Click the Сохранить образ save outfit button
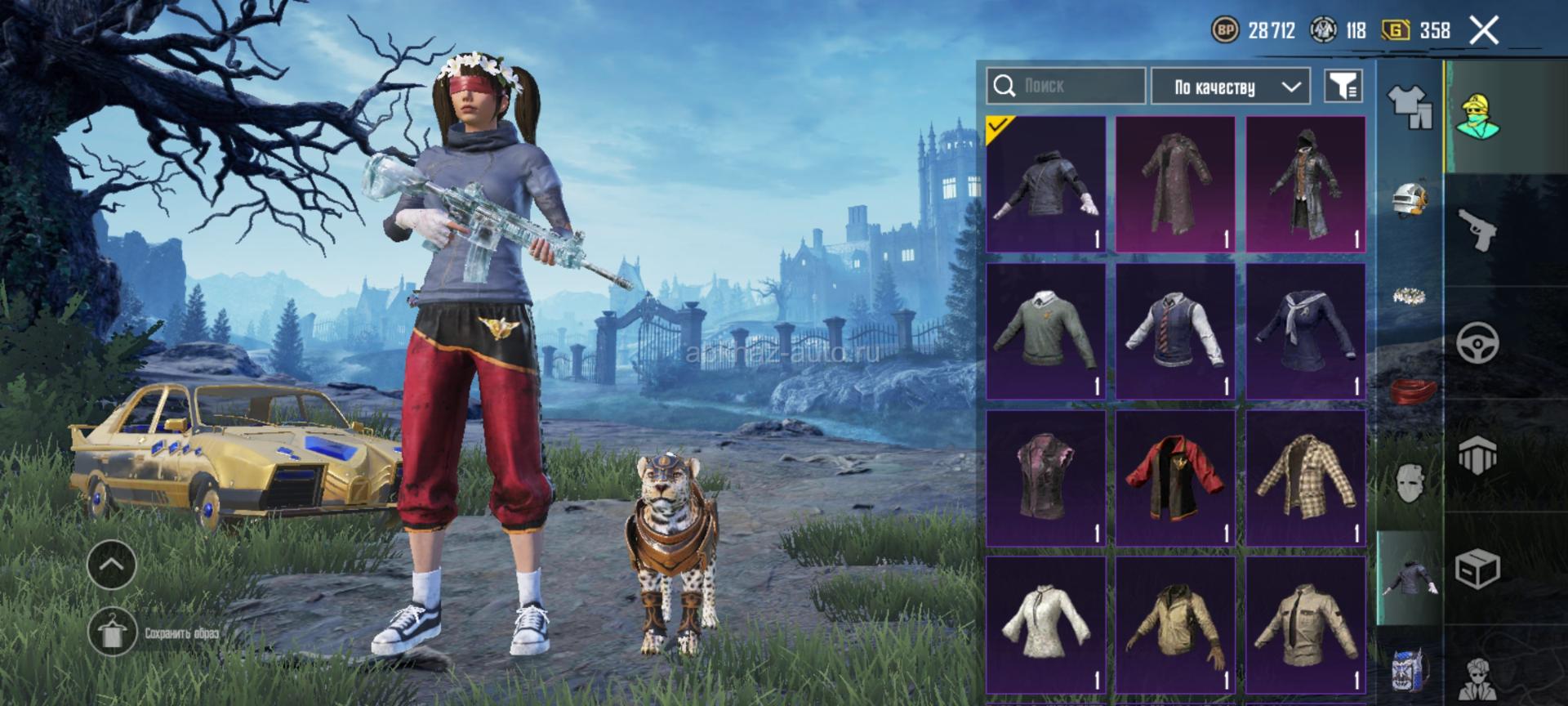The image size is (1568, 706). [113, 632]
